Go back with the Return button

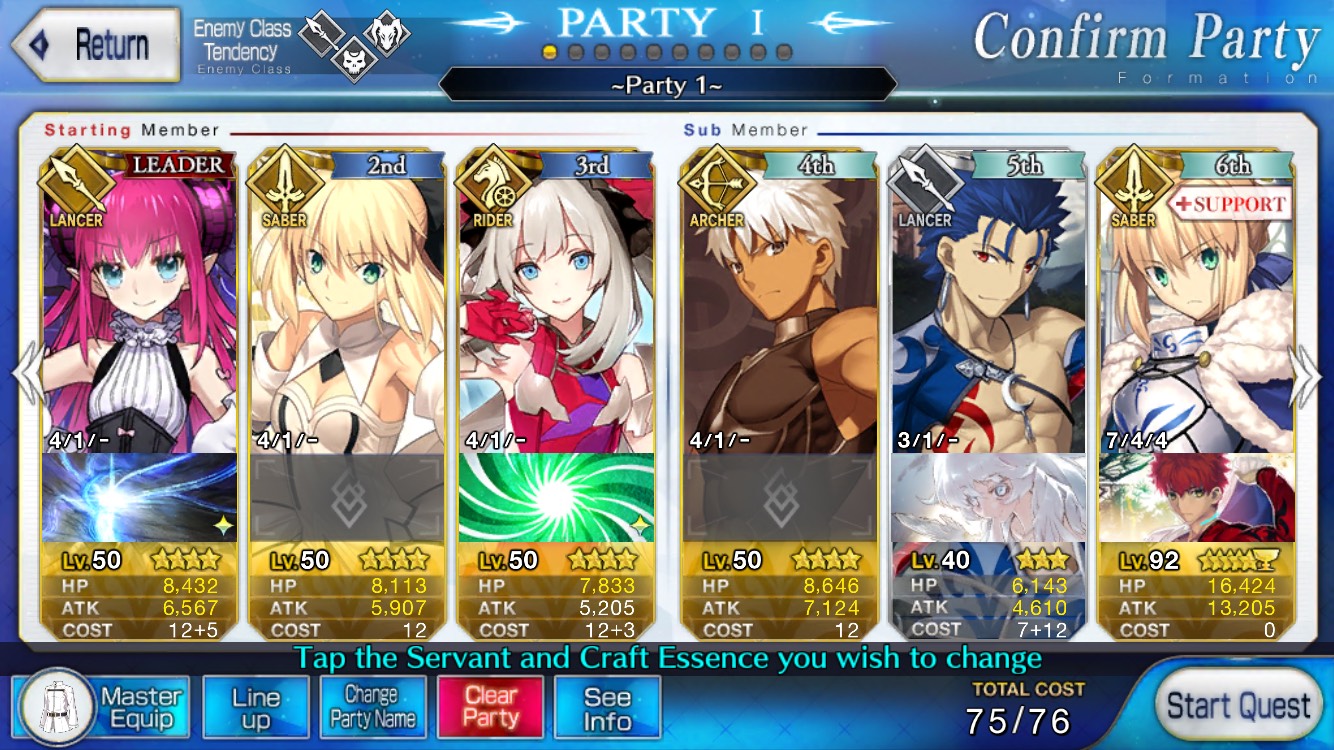pos(95,45)
